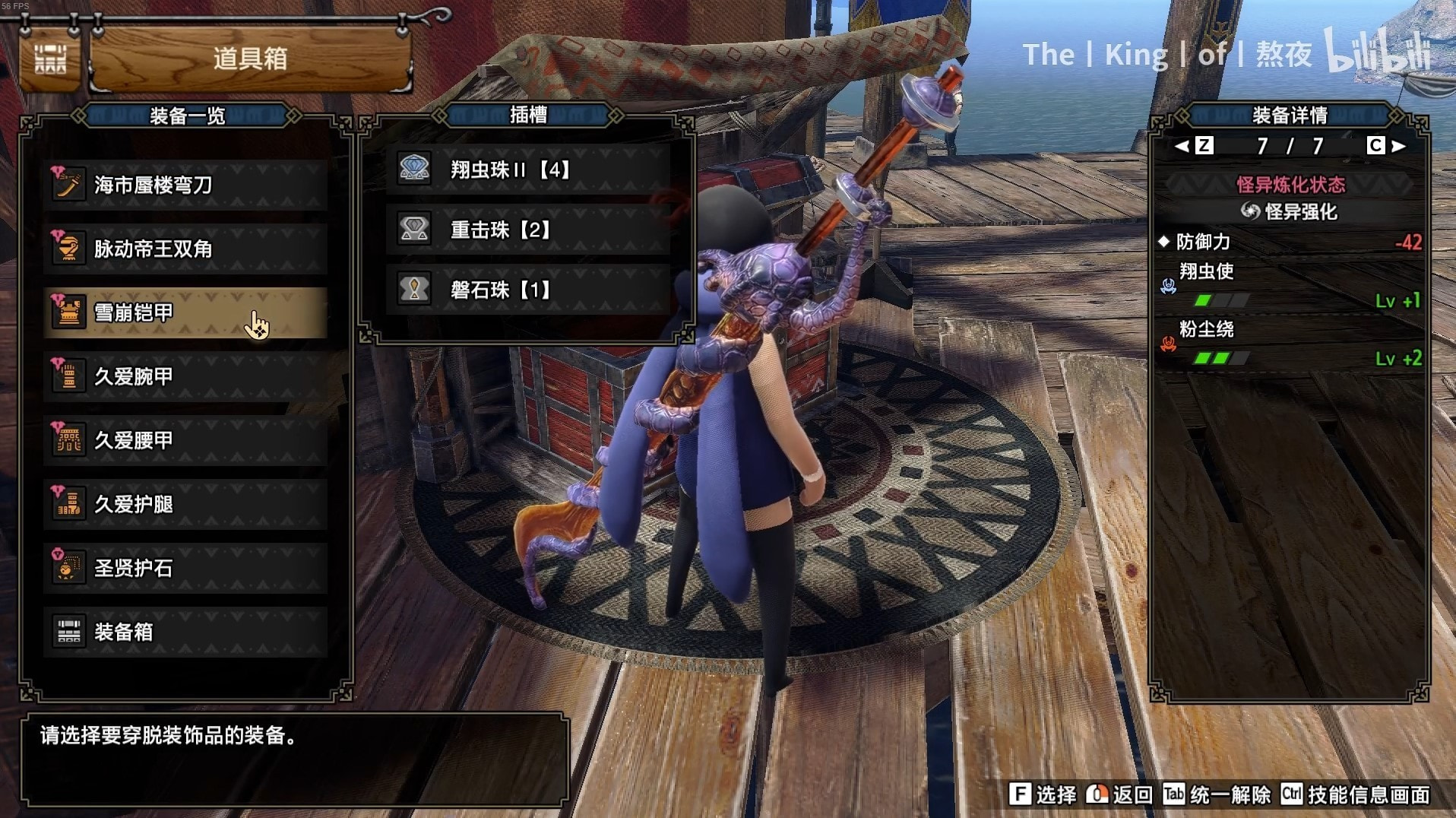This screenshot has height=818, width=1456.
Task: Select the 翔虫珠II【4】 decoration slot
Action: pyautogui.click(x=527, y=169)
